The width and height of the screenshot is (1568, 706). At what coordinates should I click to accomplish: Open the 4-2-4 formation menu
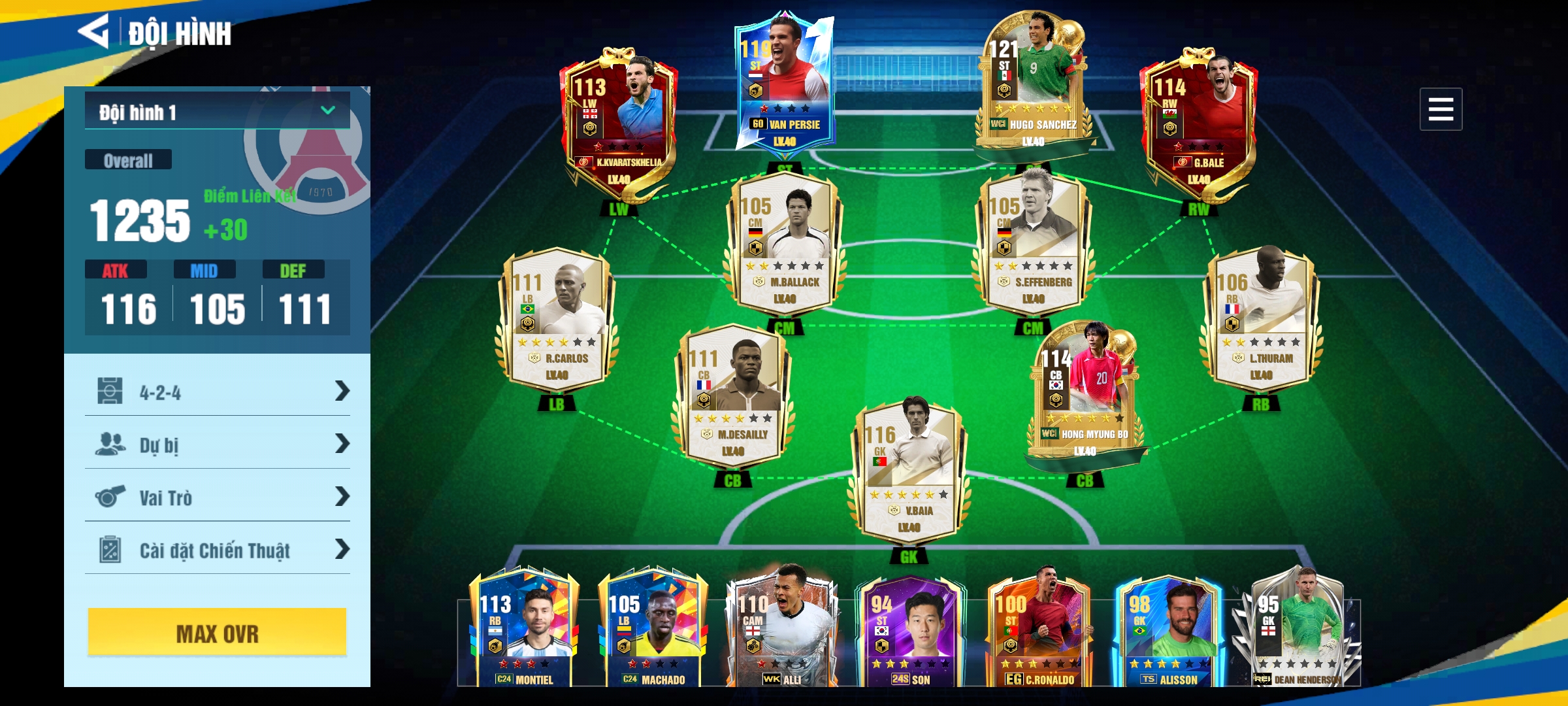click(x=217, y=392)
